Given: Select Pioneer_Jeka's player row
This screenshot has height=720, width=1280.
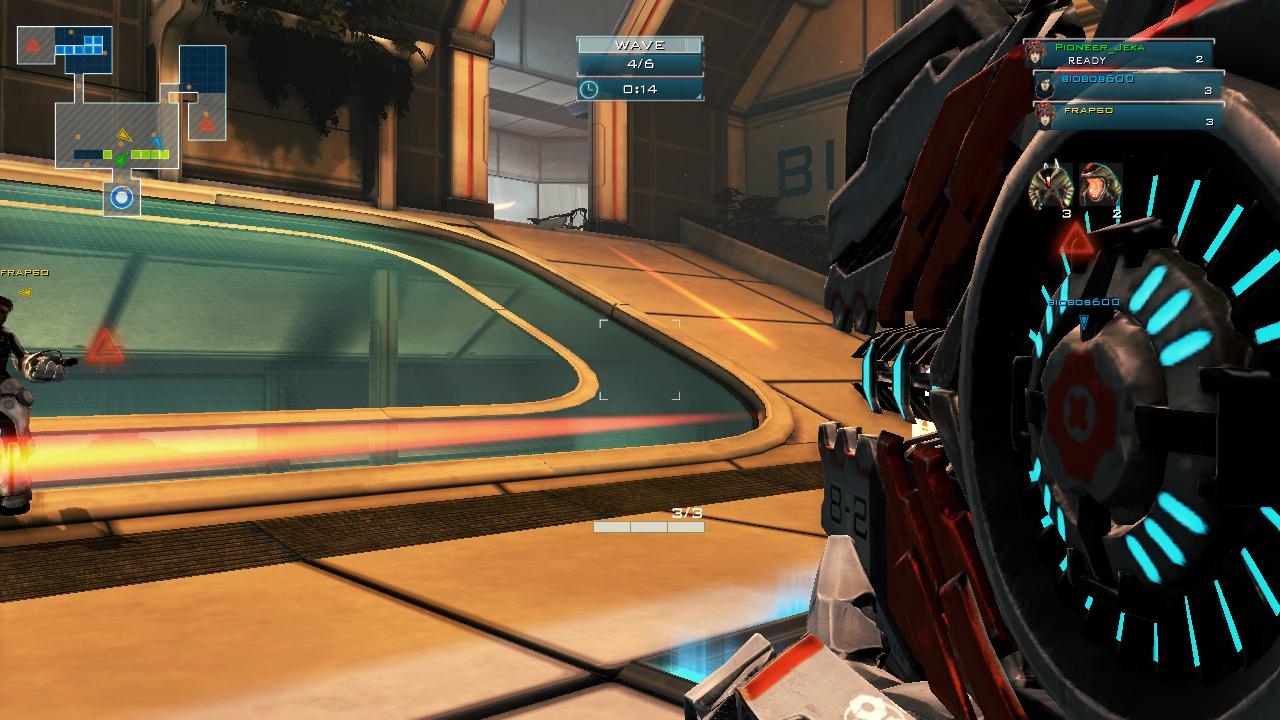Looking at the screenshot, I should coord(1118,53).
